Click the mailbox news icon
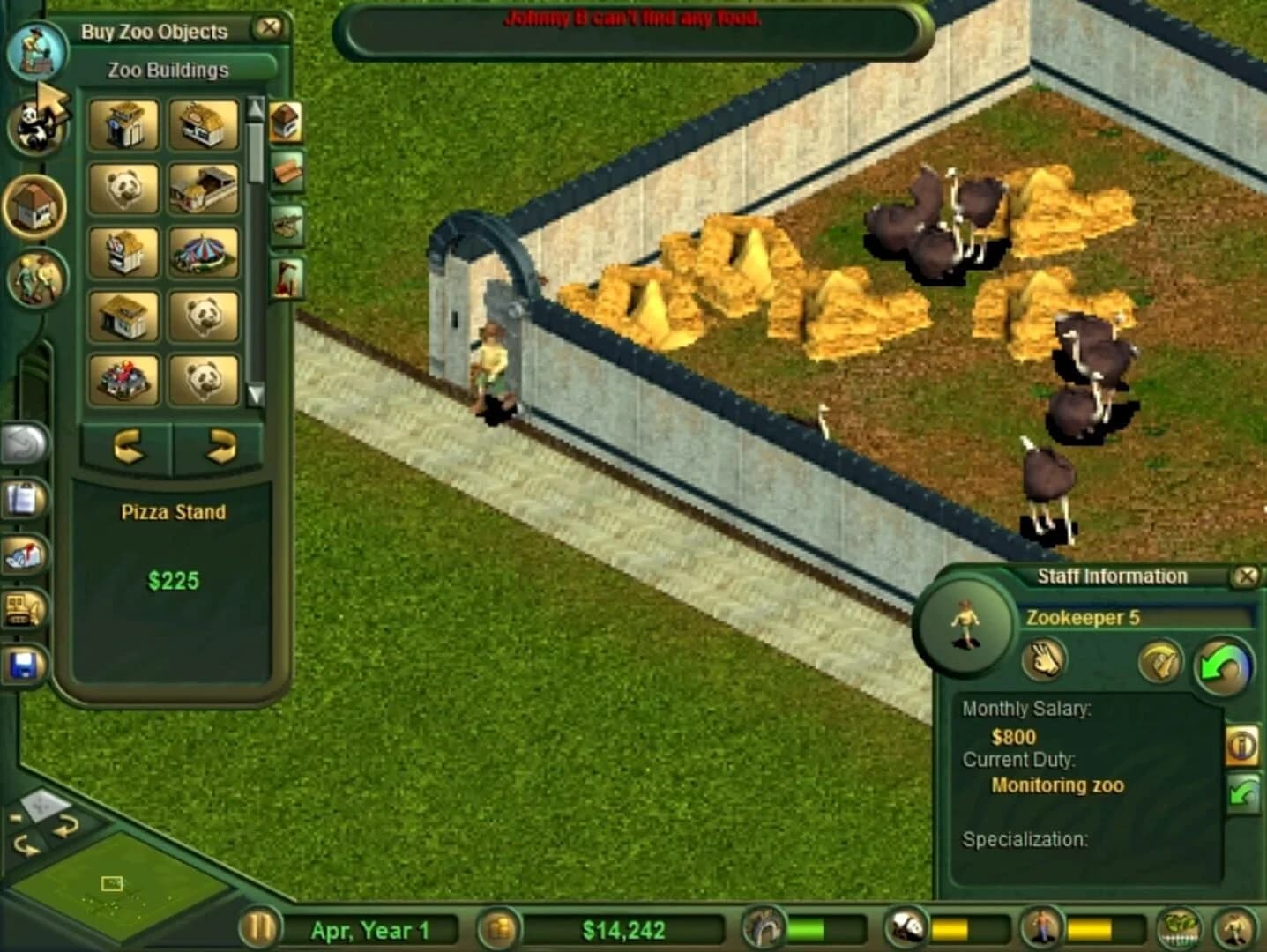This screenshot has width=1267, height=952. click(x=23, y=555)
